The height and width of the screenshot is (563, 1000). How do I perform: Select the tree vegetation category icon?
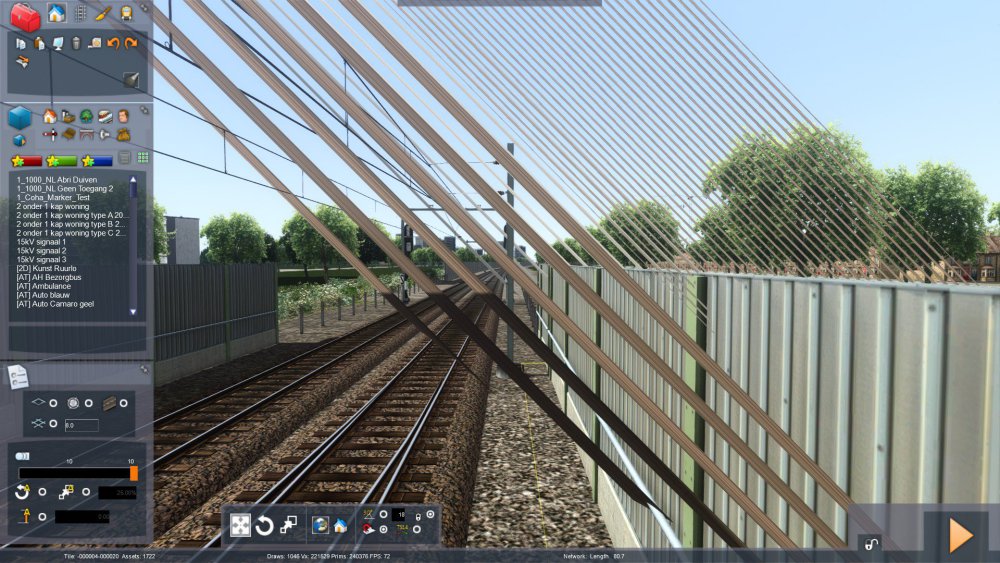click(86, 116)
